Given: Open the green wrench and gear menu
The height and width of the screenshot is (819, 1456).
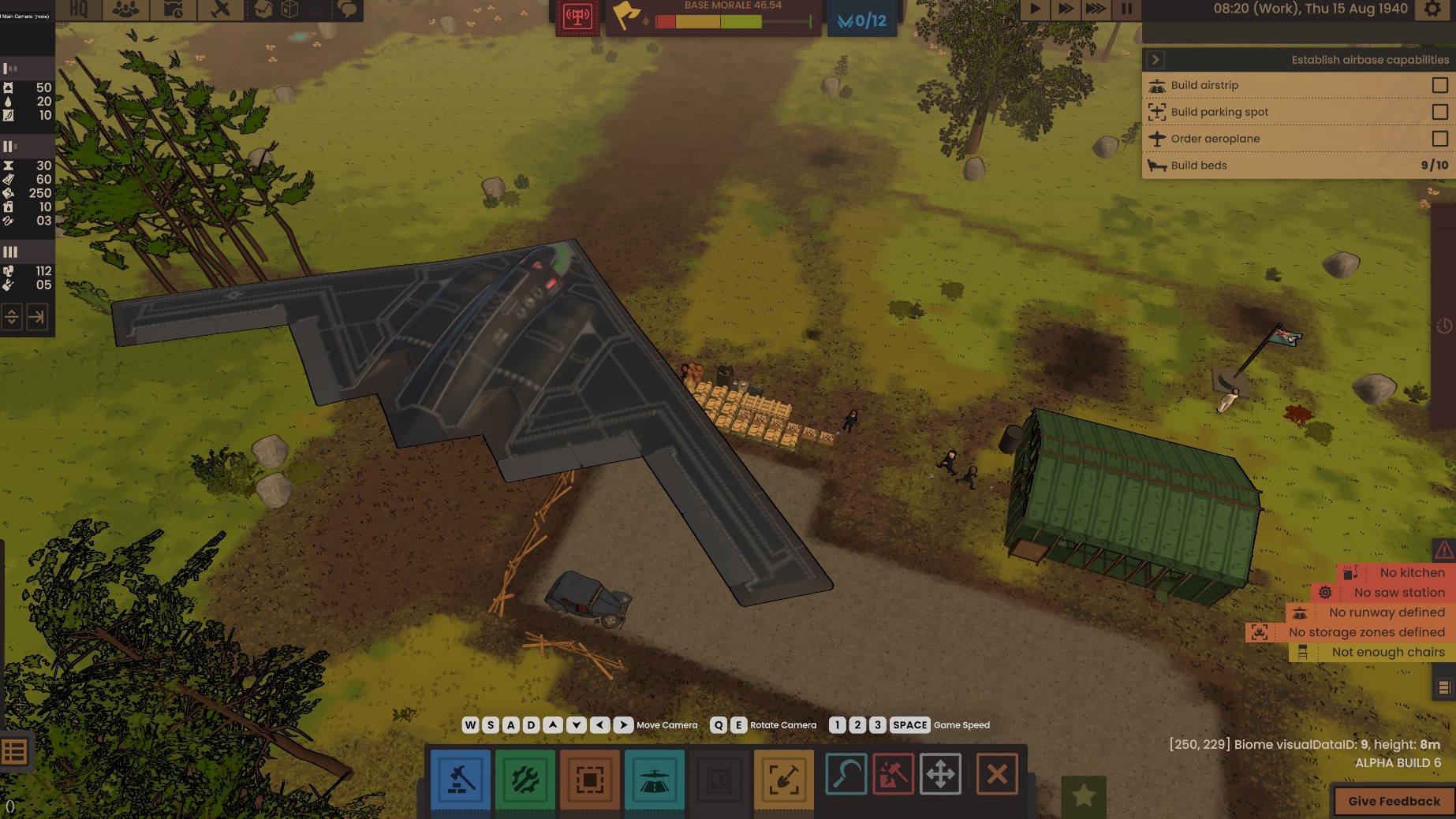Looking at the screenshot, I should (525, 779).
